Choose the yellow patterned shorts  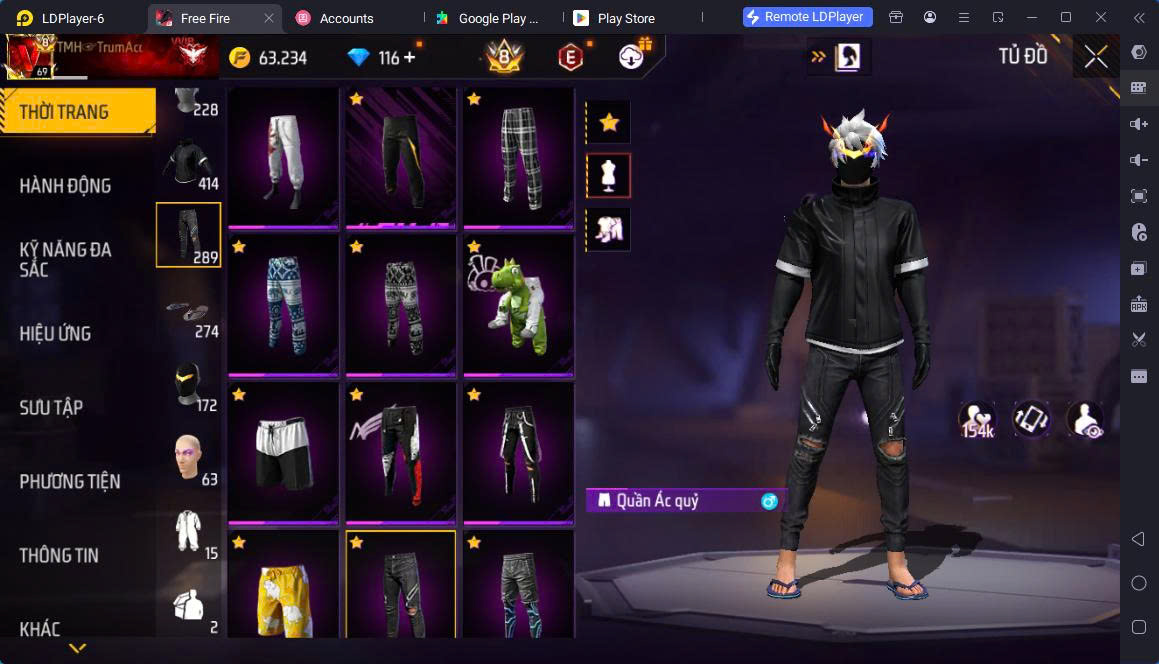tap(283, 590)
